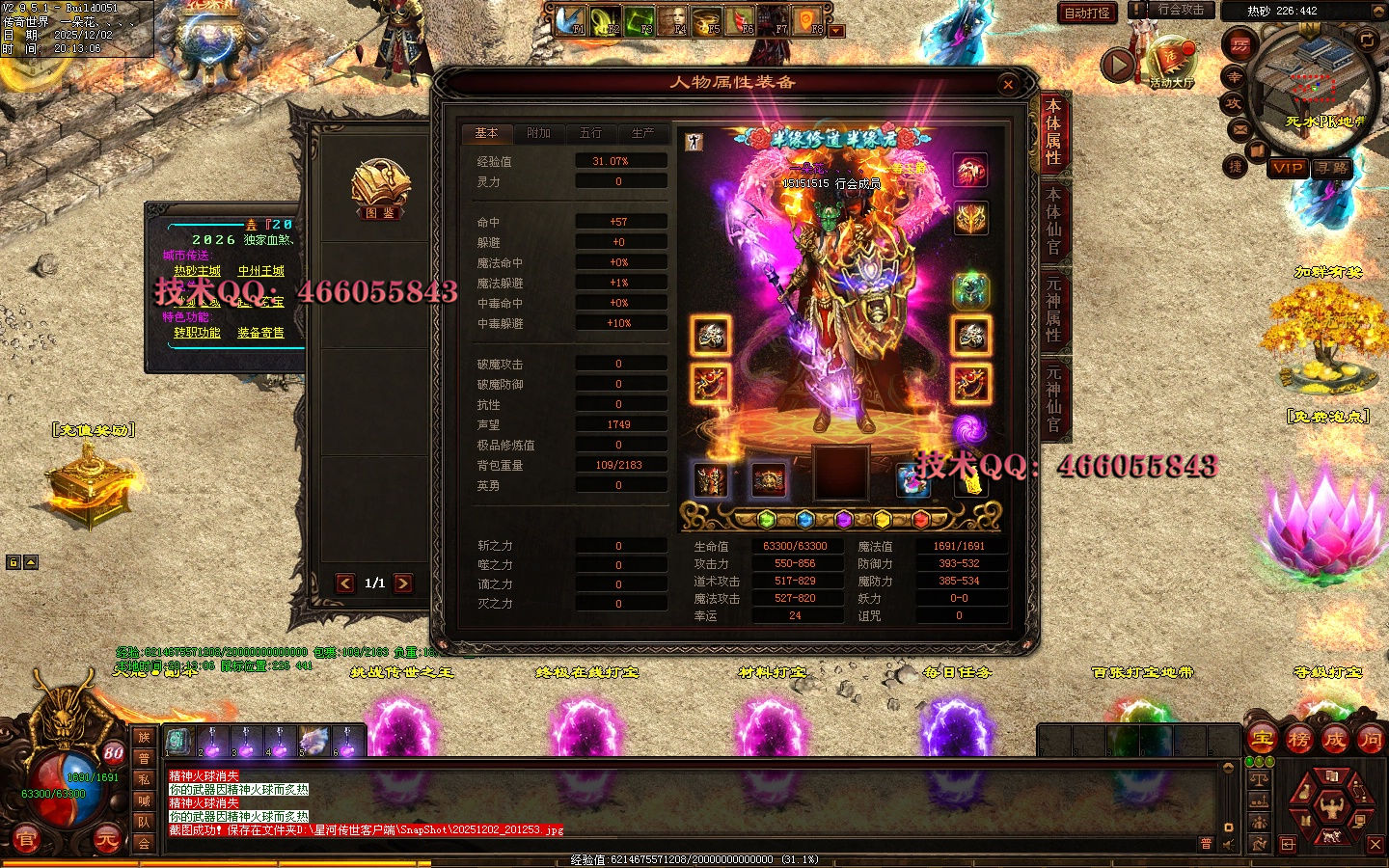Select the wolf pet icon in hotbar slot 5
Screen dimensions: 1389x868
(314, 742)
